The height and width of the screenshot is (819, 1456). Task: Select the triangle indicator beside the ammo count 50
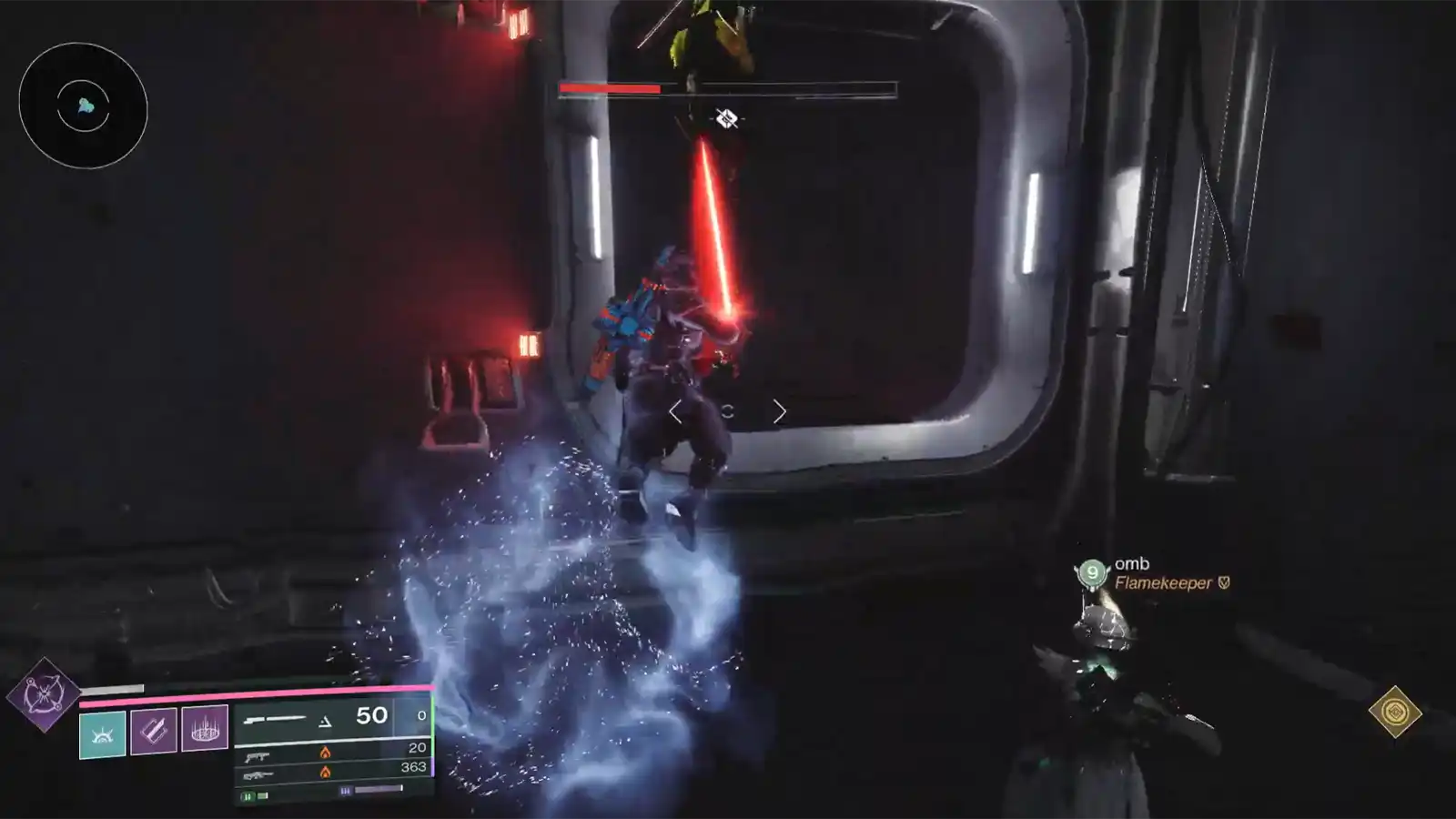[325, 722]
